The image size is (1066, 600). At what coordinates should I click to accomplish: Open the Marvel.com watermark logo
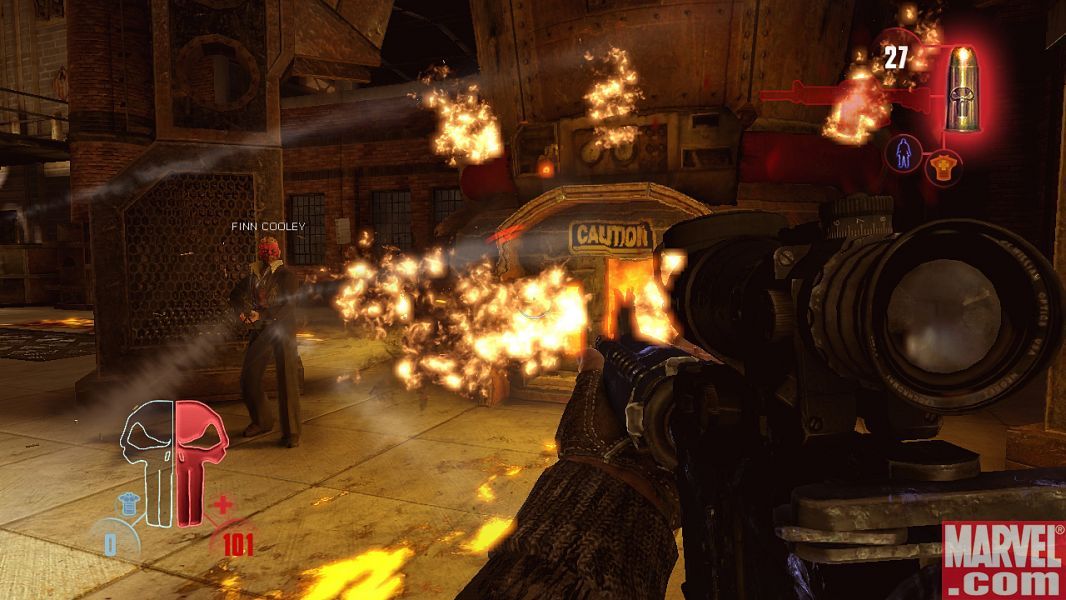click(x=1003, y=558)
